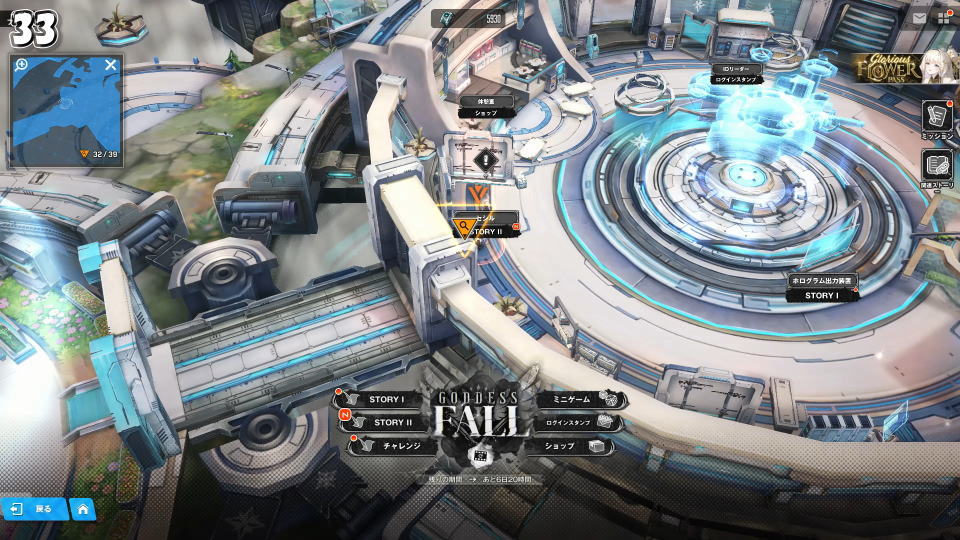This screenshot has height=540, width=960.
Task: Open the mailbox envelope icon
Action: click(919, 18)
